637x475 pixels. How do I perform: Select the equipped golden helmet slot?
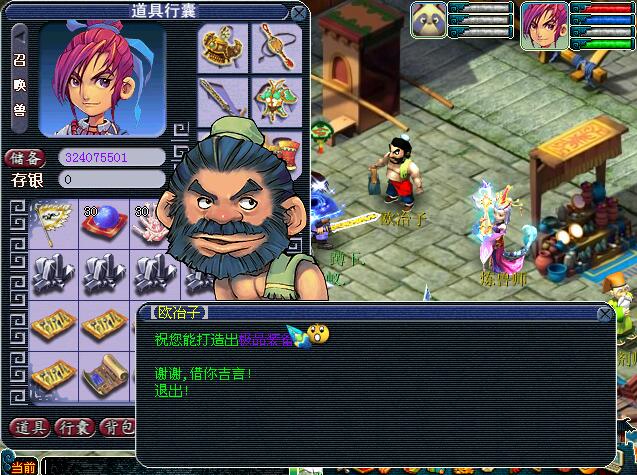221,47
